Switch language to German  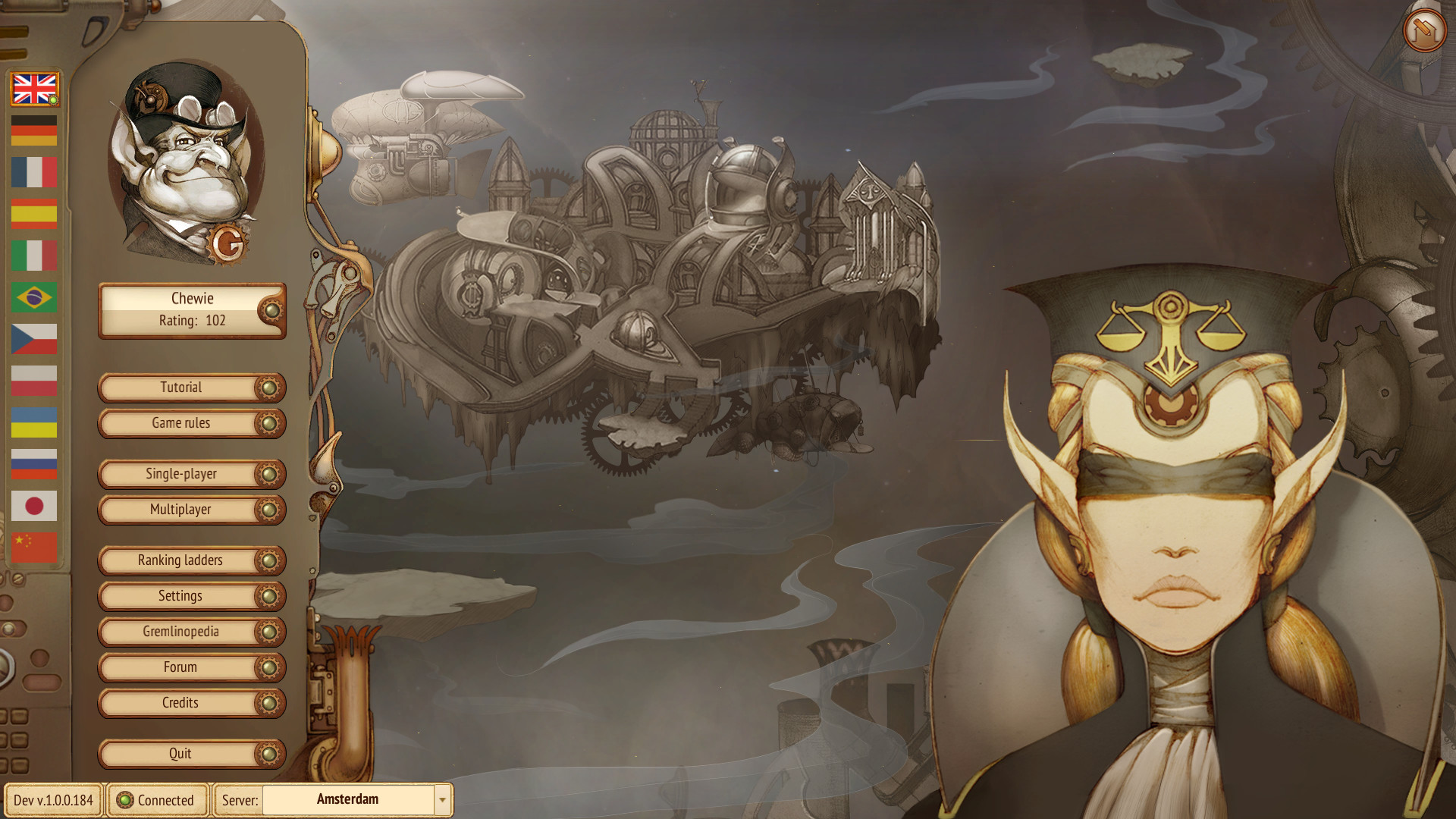(33, 130)
